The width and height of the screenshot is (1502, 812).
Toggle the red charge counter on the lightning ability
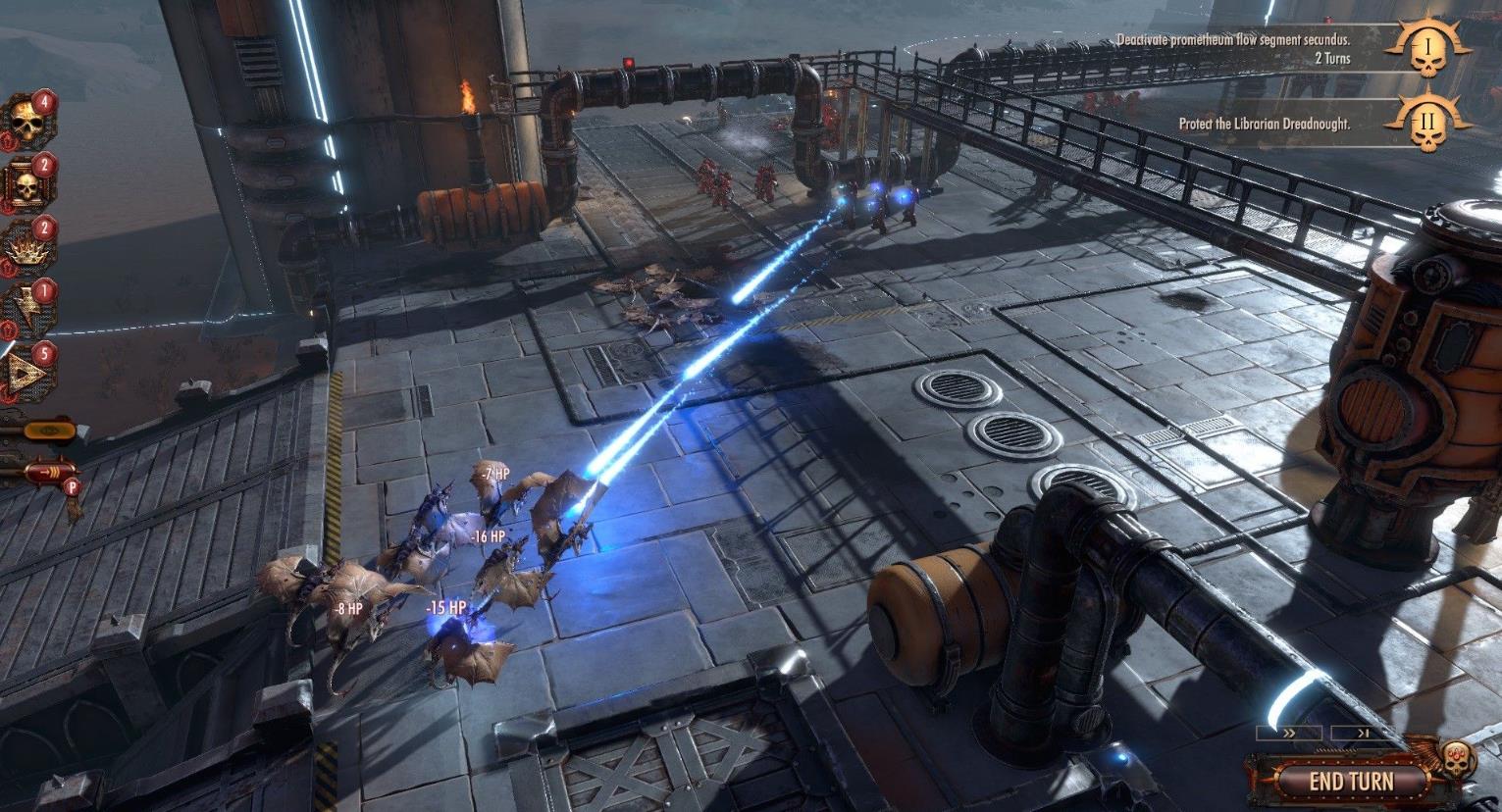44,289
